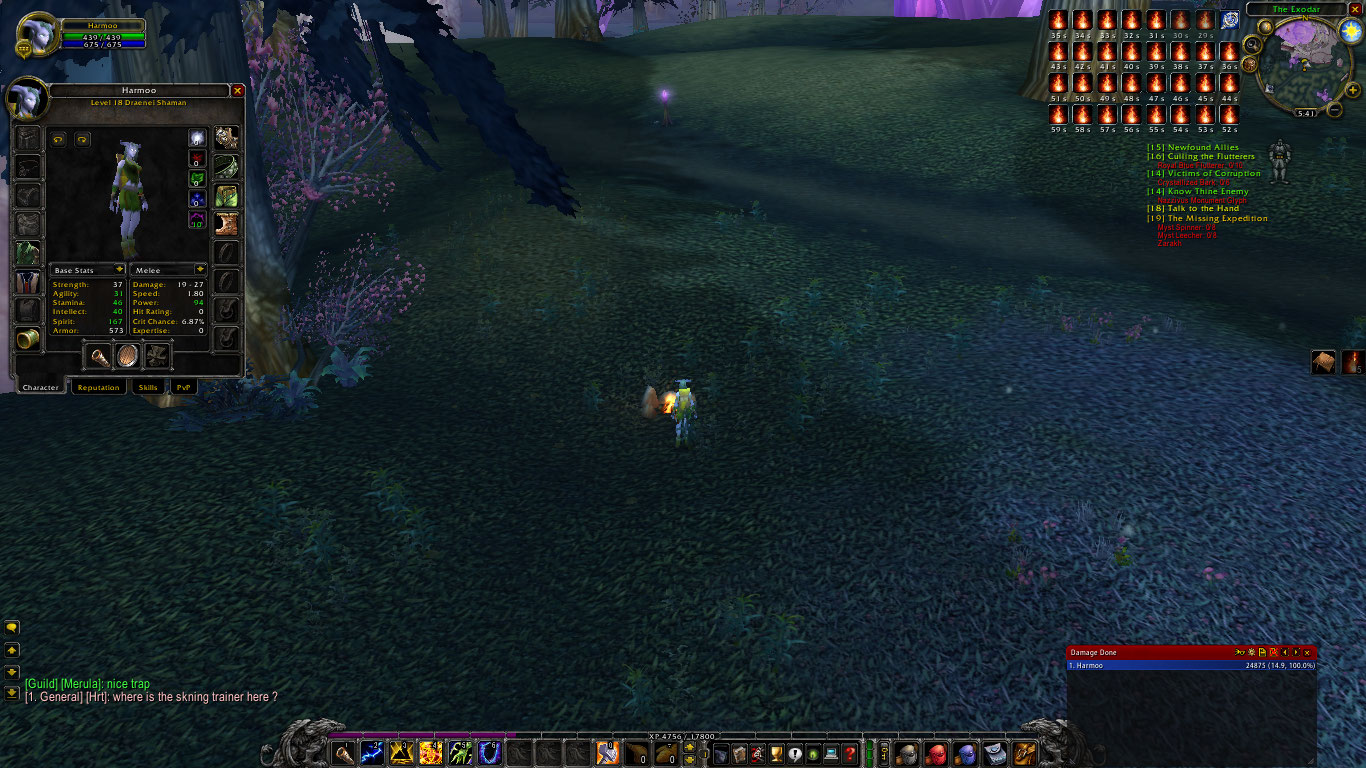Click the golden trophy micro menu icon
Viewport: 1366px width, 768px height.
click(776, 756)
